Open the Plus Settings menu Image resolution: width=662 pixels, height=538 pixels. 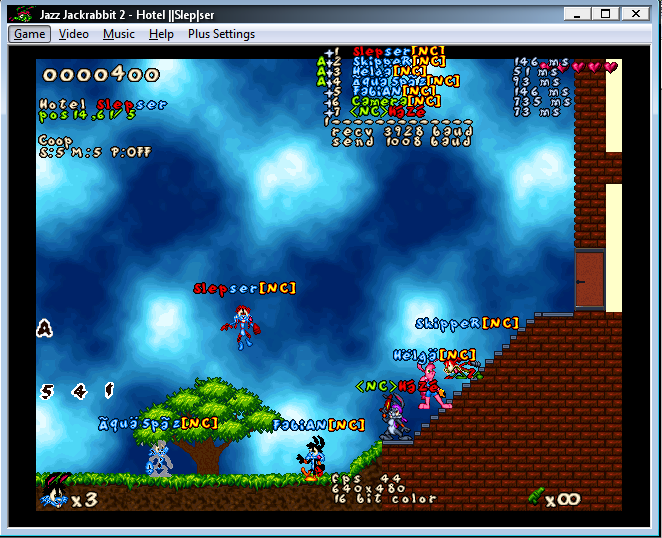tap(221, 34)
